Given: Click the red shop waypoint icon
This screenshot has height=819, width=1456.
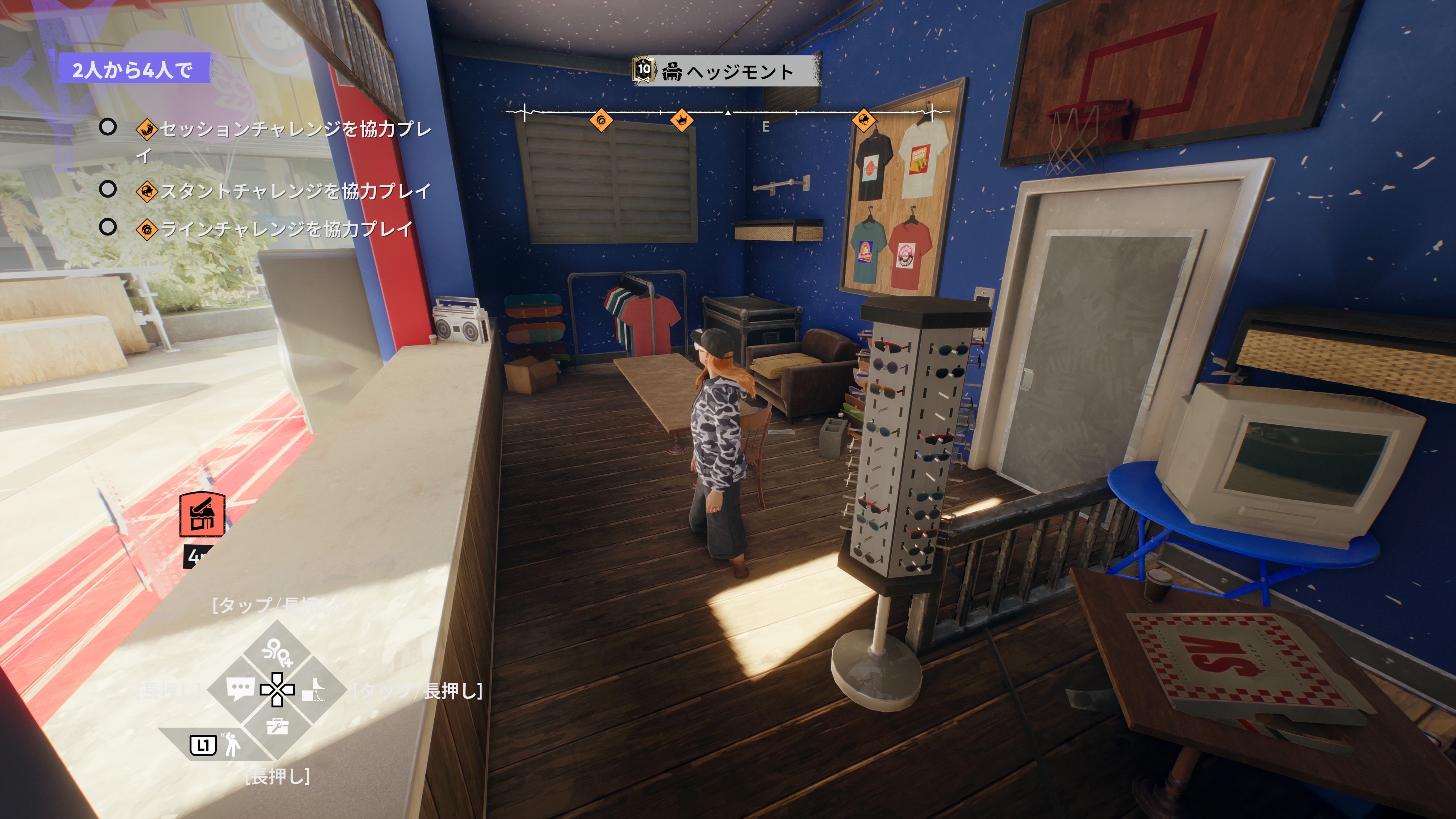Looking at the screenshot, I should [202, 515].
